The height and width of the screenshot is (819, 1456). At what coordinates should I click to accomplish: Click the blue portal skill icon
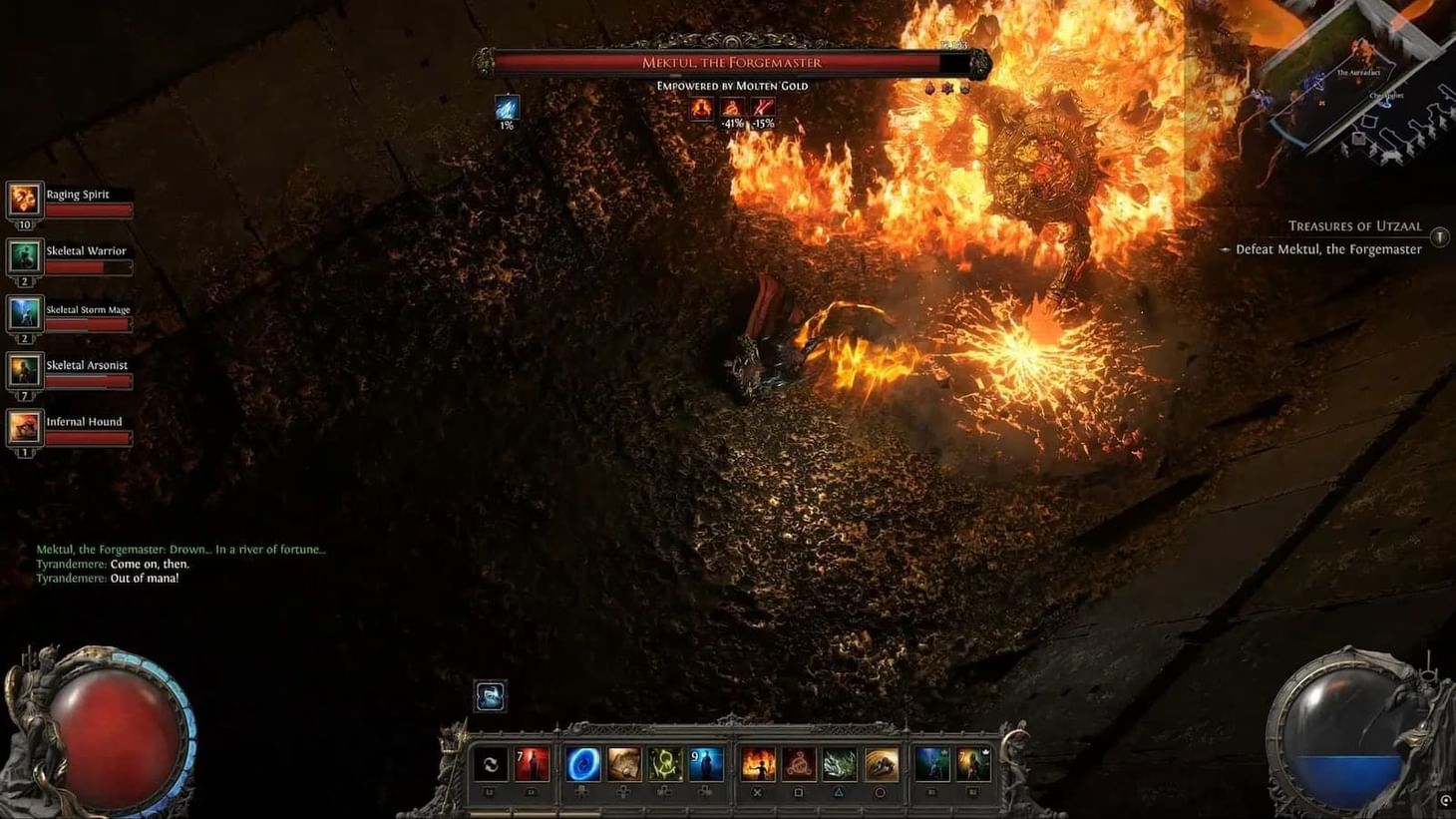[583, 765]
